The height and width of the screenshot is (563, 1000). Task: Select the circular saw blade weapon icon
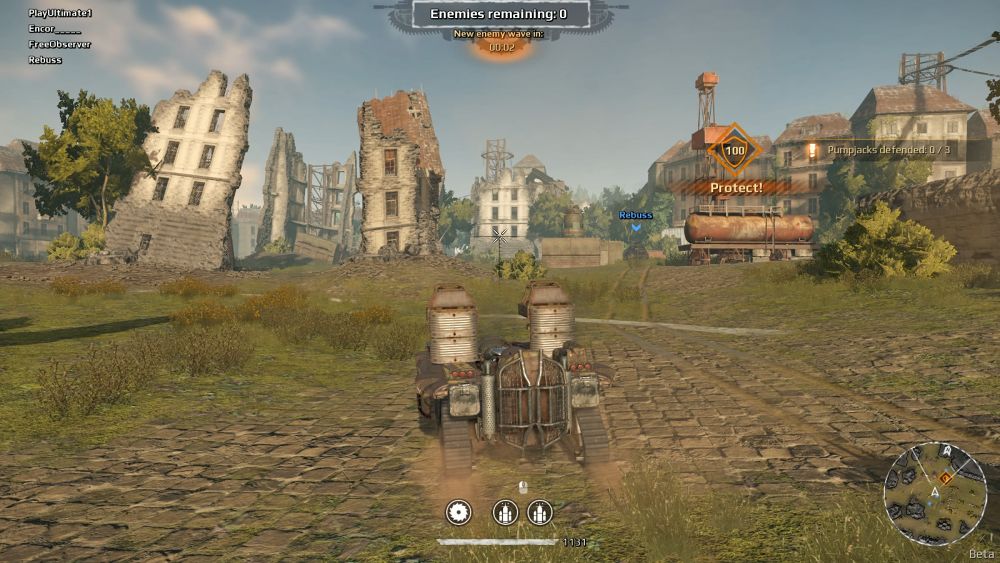458,513
